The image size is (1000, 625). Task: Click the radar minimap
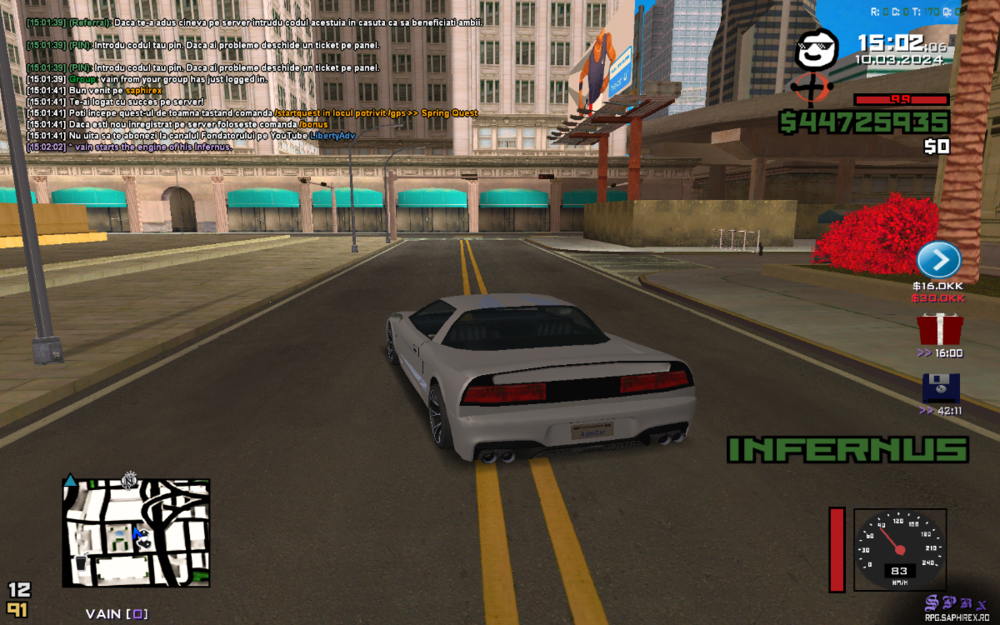[136, 533]
